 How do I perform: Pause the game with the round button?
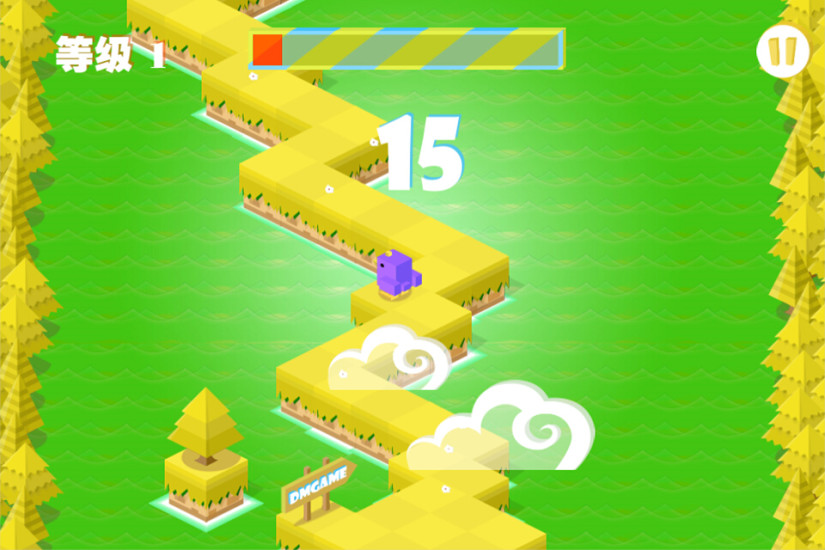[x=782, y=51]
